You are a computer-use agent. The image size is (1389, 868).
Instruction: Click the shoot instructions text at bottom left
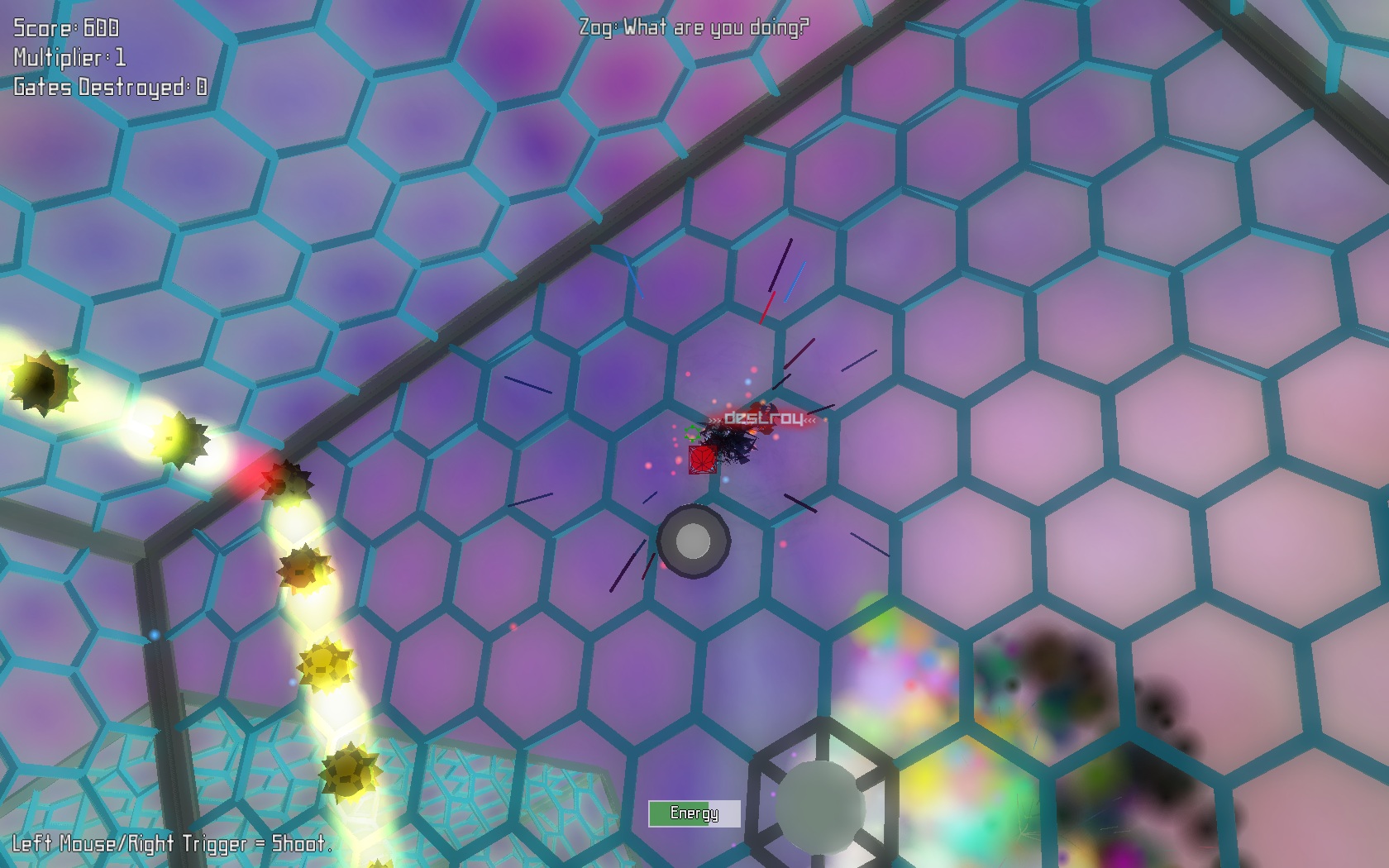[x=168, y=846]
